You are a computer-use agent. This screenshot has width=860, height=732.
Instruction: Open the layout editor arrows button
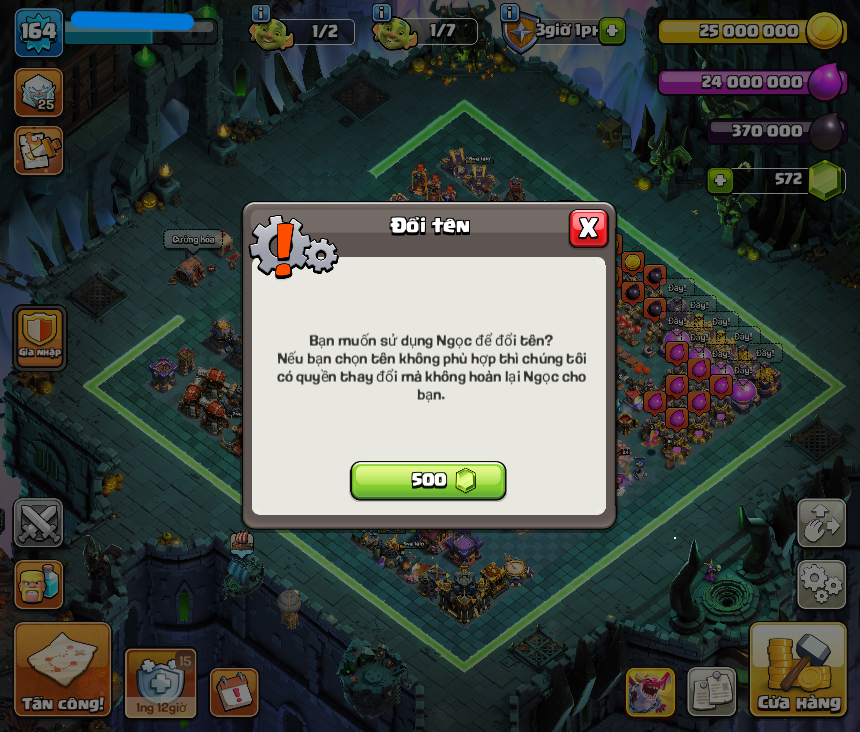[821, 523]
